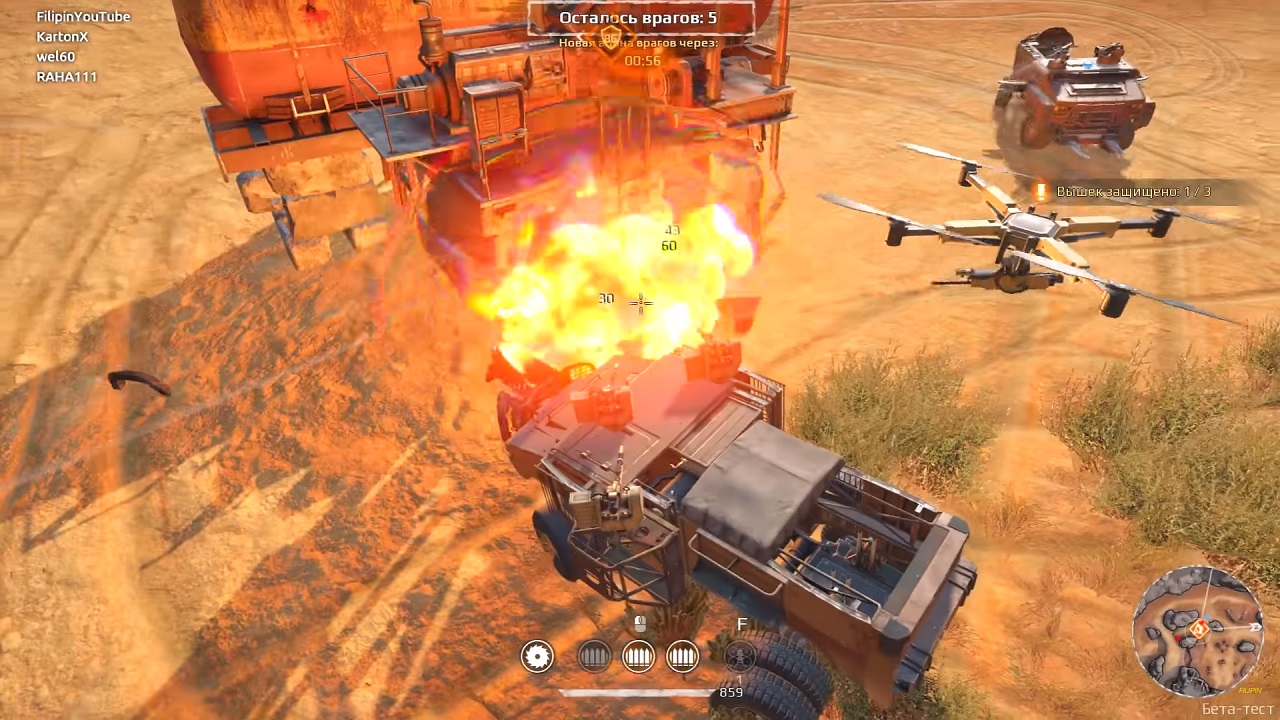Choose teammate wel60 from the list
This screenshot has width=1280, height=720.
pos(55,57)
